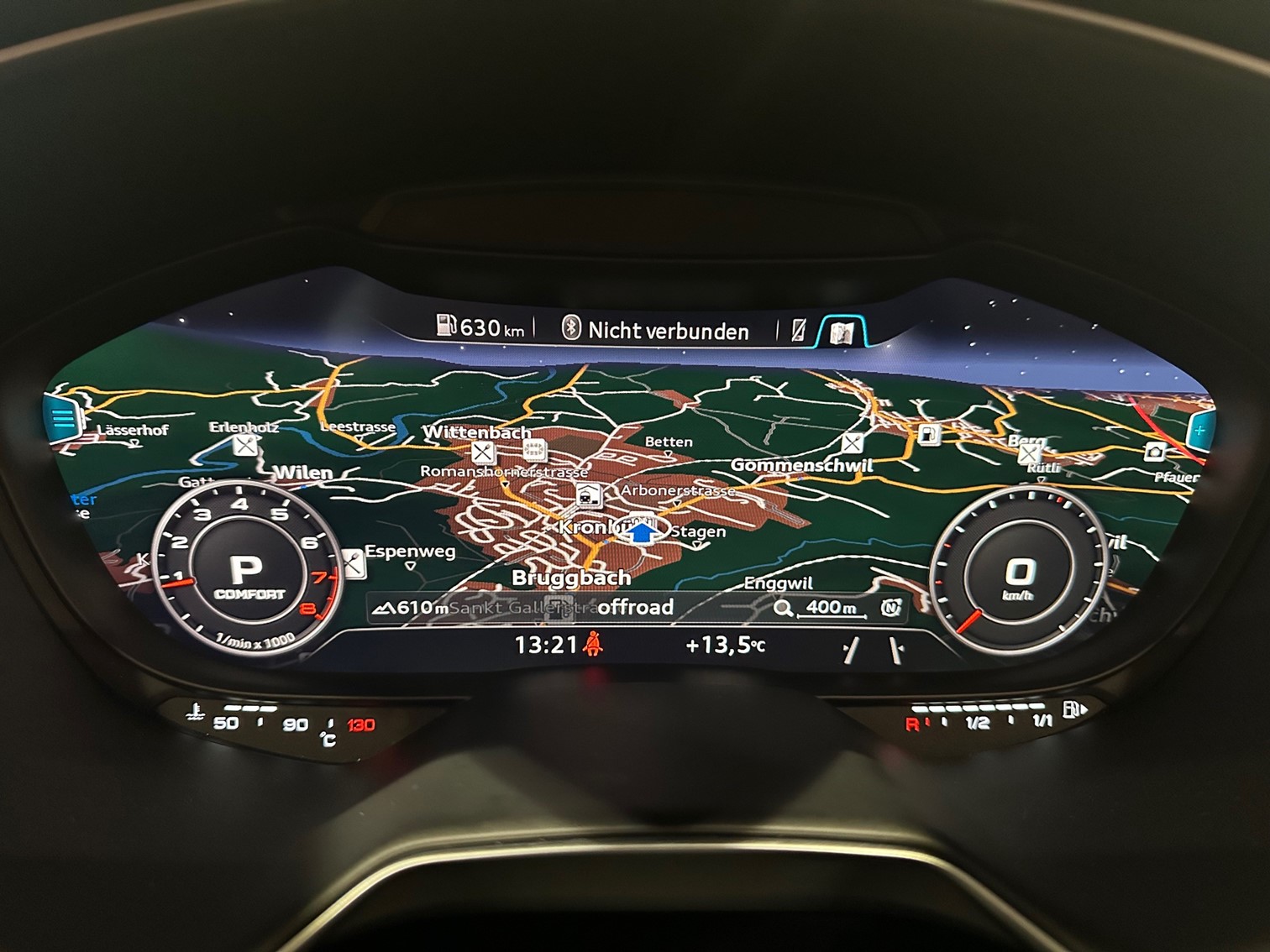Open the left-edge menu tab with three lines

tap(64, 418)
